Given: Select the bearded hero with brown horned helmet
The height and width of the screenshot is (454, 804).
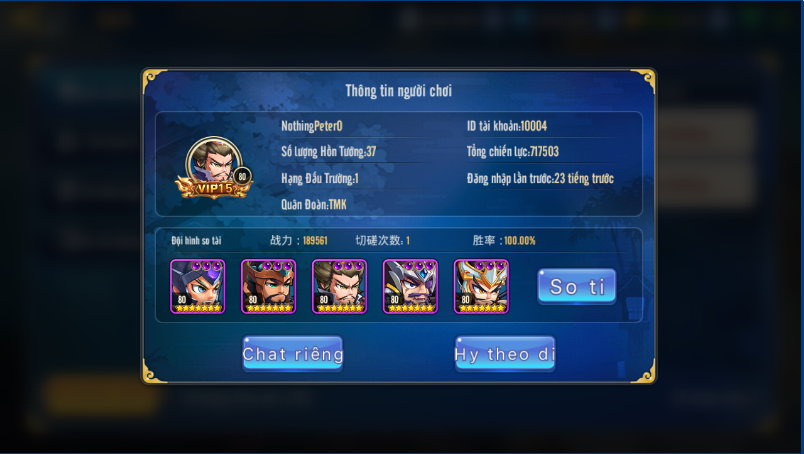Looking at the screenshot, I should 268,286.
